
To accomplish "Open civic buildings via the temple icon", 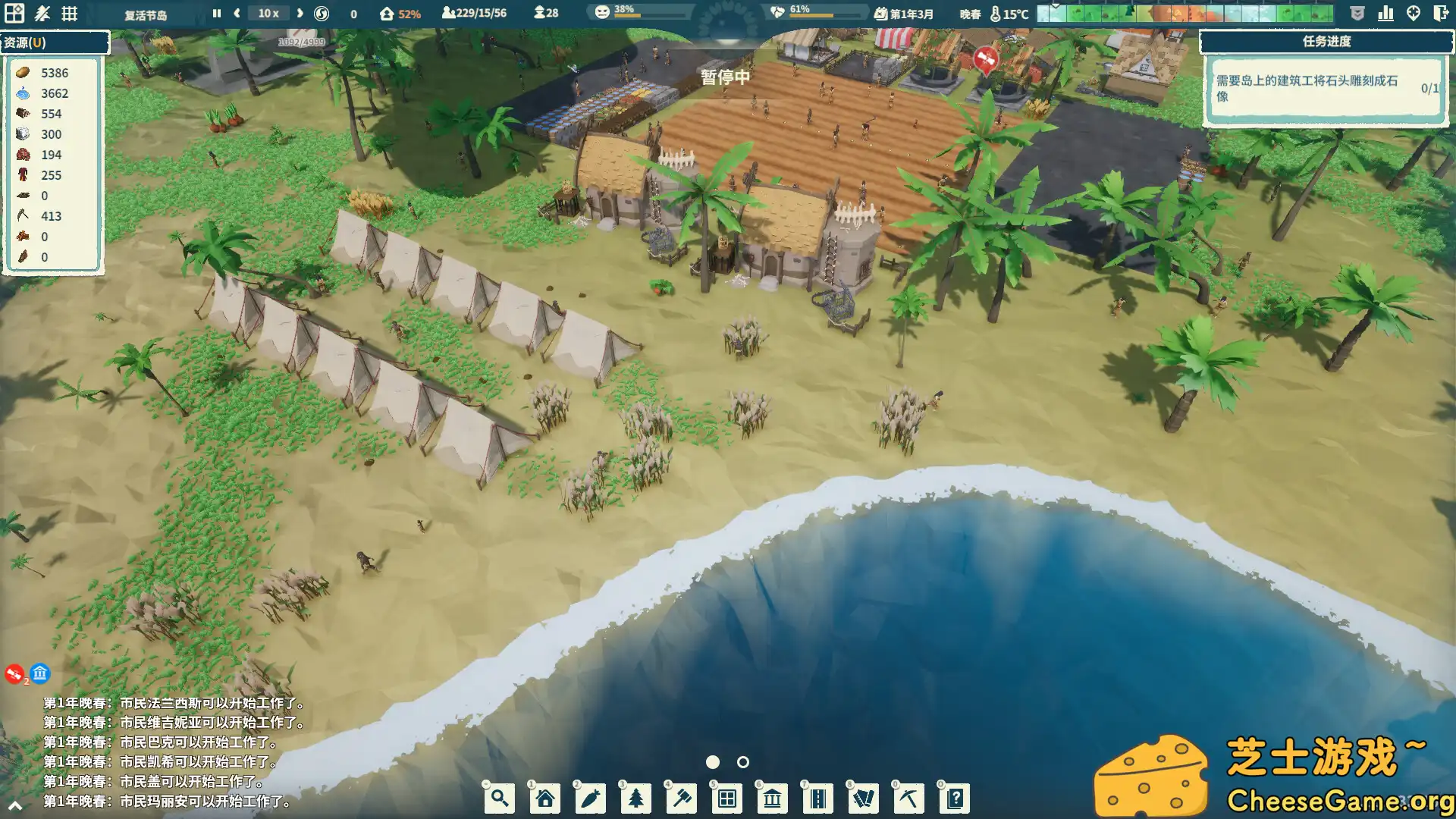I will (x=772, y=798).
